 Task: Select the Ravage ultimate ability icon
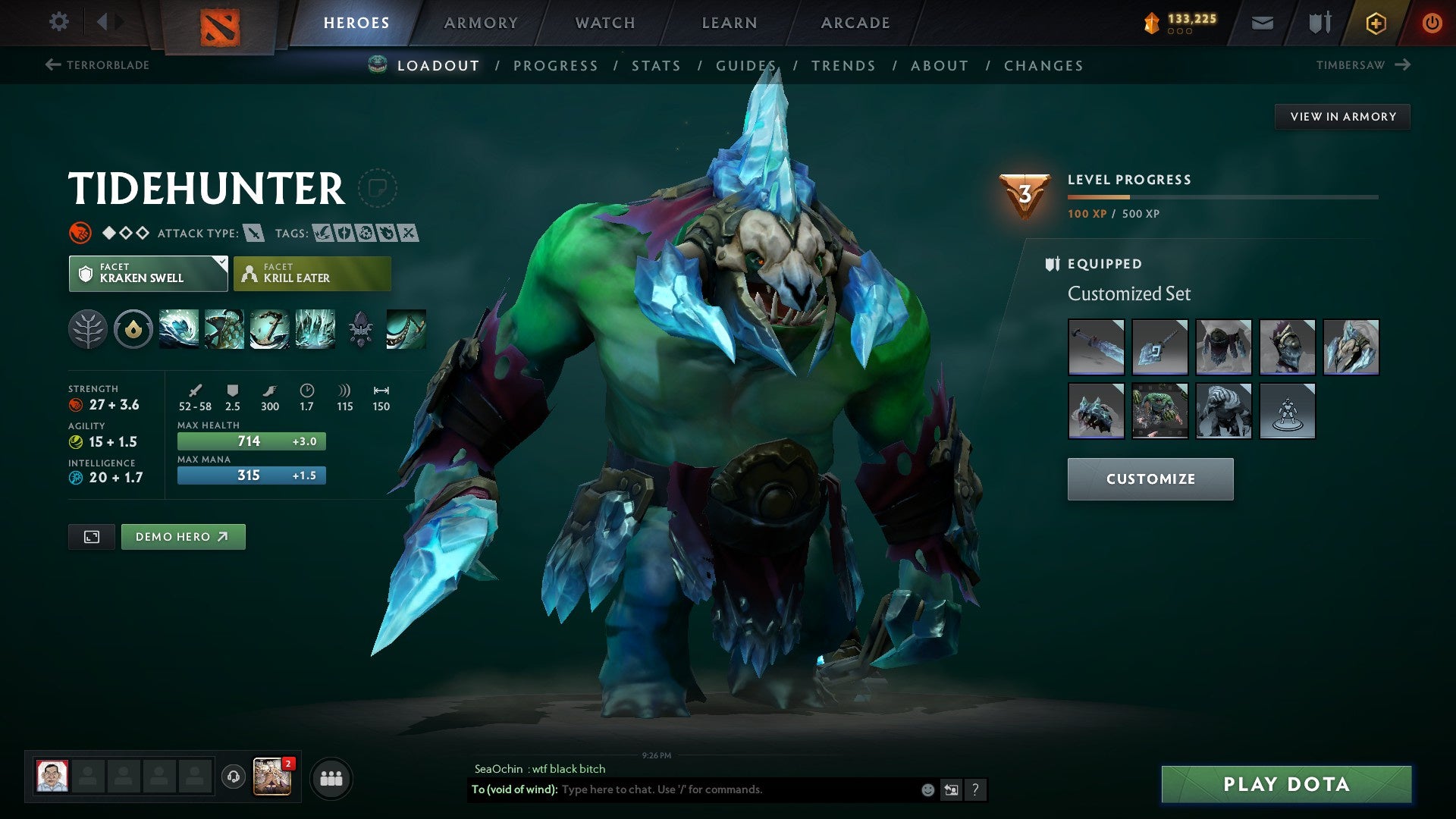(x=315, y=329)
